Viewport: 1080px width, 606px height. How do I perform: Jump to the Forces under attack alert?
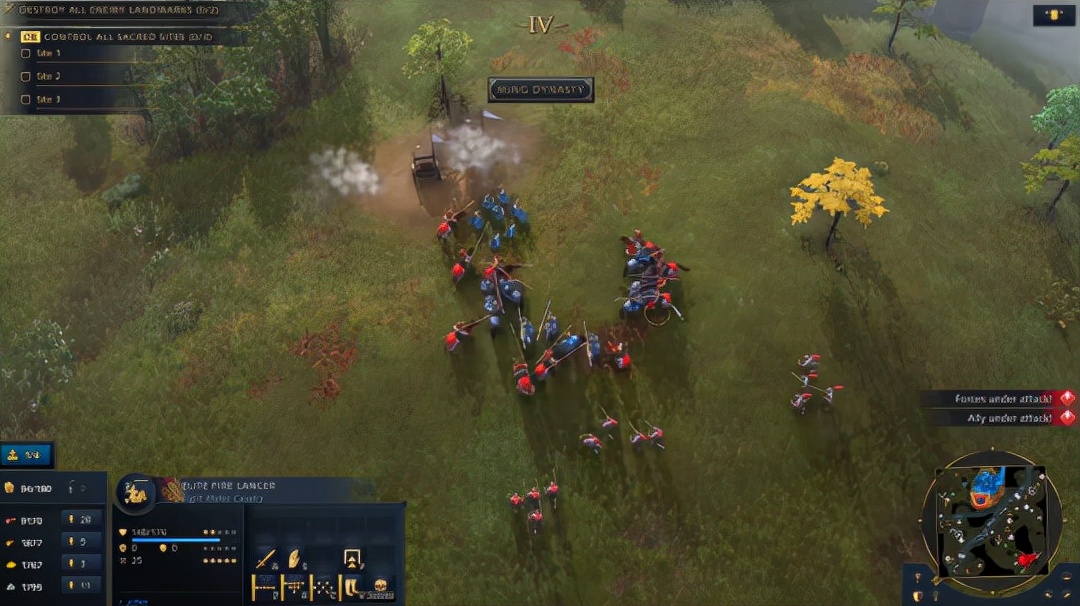coord(1000,398)
